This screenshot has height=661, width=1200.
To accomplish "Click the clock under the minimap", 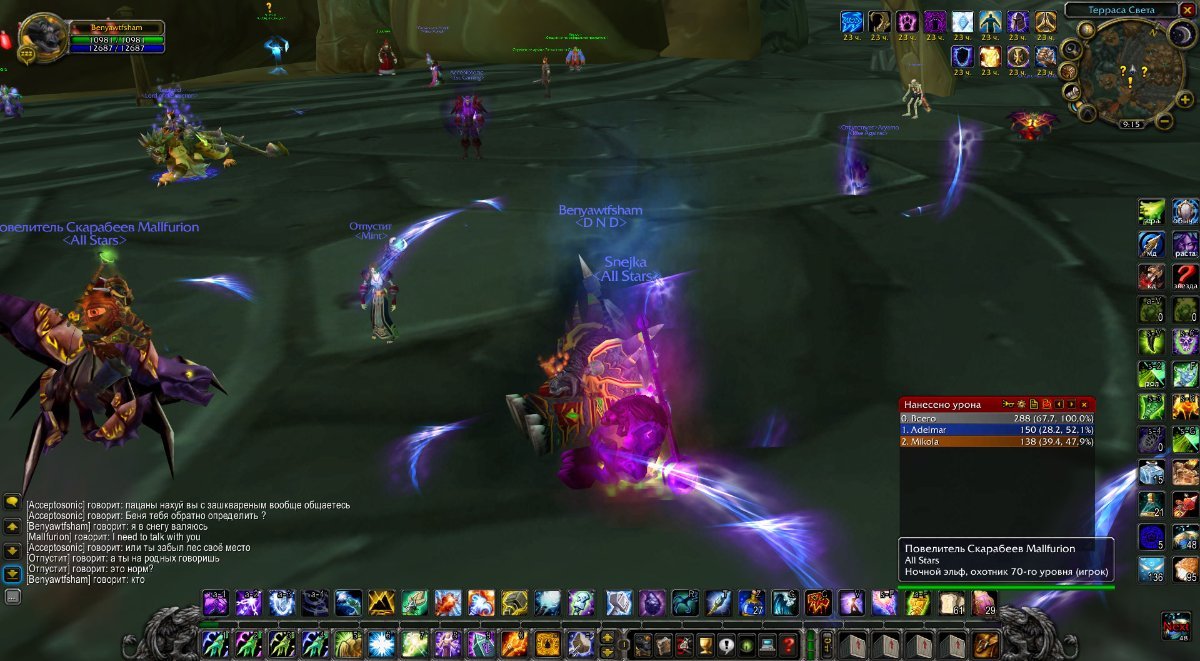I will coord(1132,124).
